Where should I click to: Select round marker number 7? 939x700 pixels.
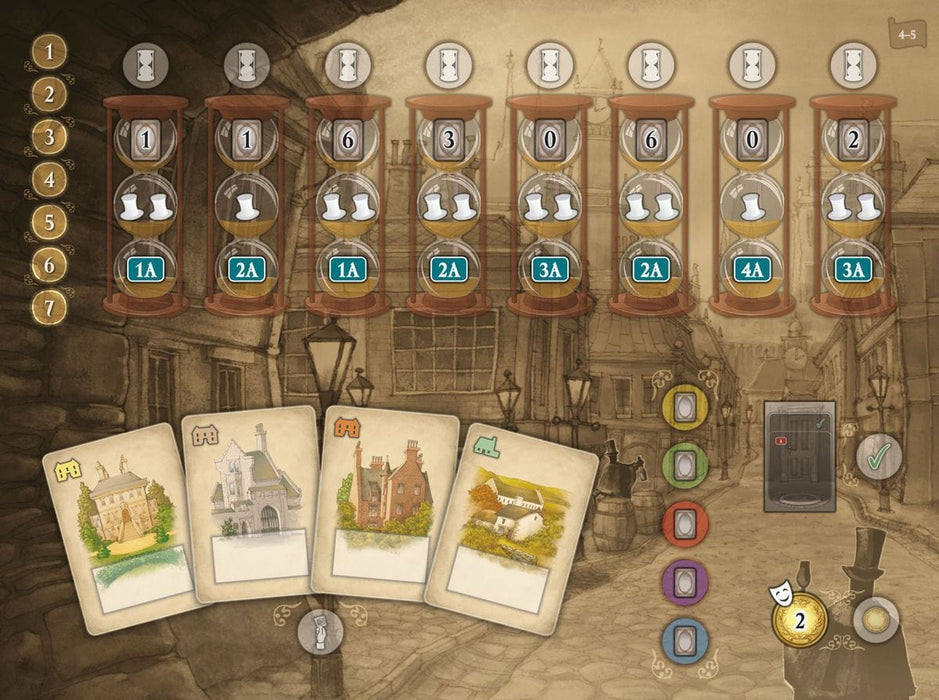pyautogui.click(x=49, y=307)
